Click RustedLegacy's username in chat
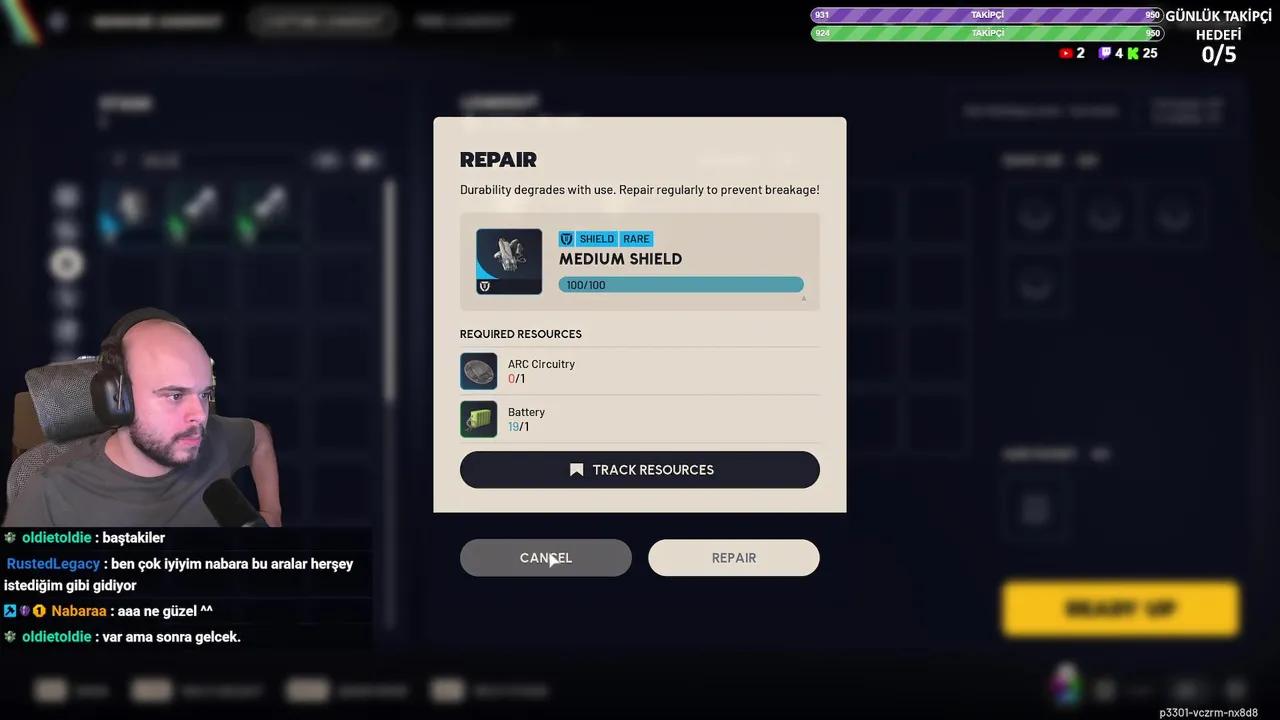Screen dimensions: 1280x720 point(53,563)
